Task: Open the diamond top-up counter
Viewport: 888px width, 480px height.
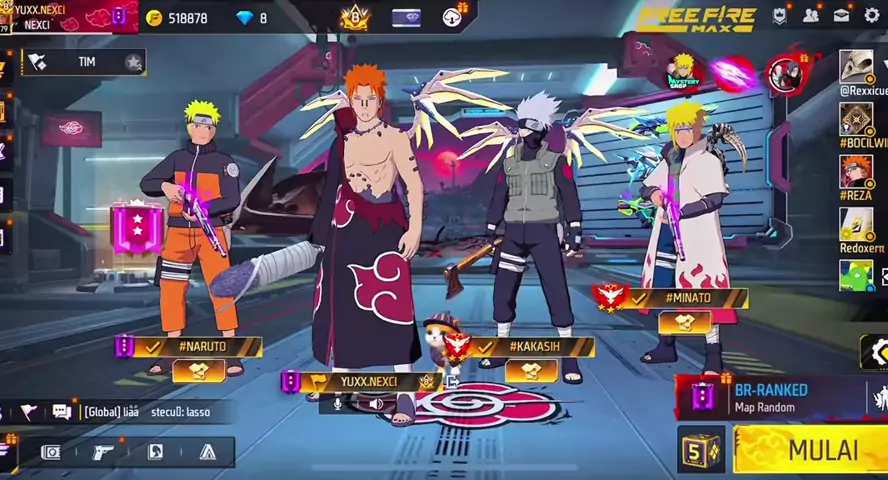Action: point(252,18)
